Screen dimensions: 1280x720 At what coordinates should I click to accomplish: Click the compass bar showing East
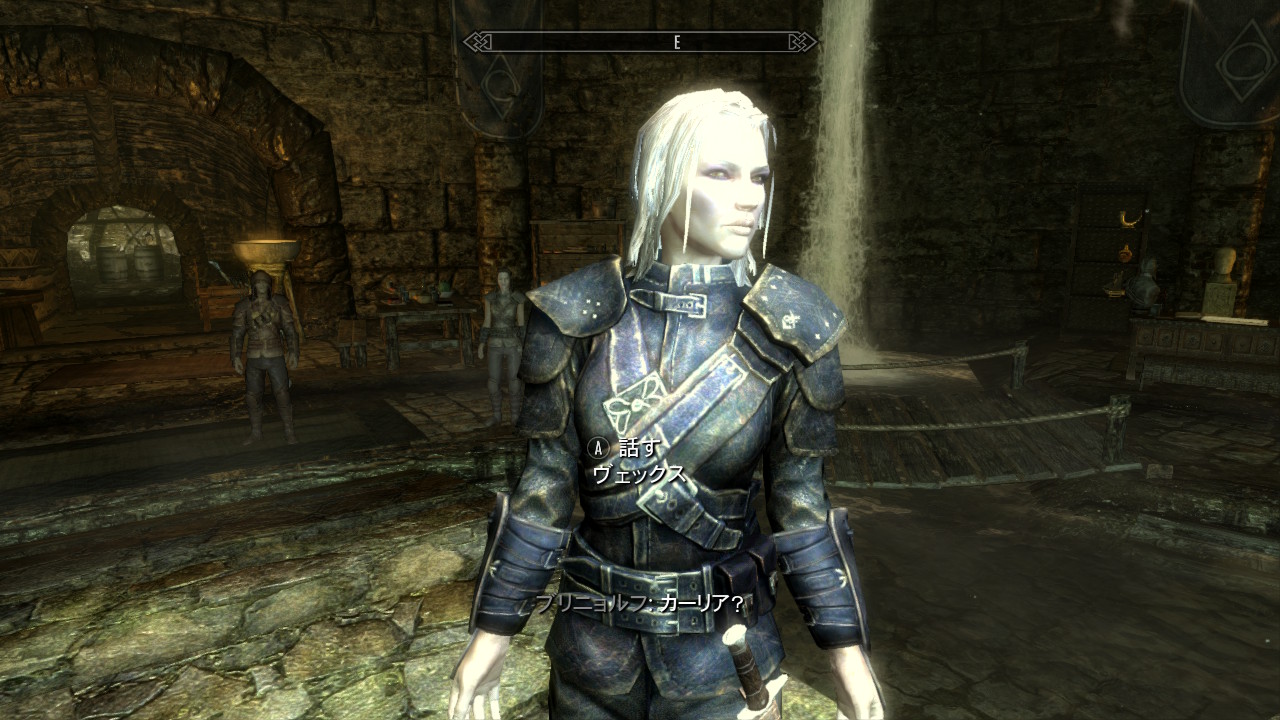coord(640,42)
